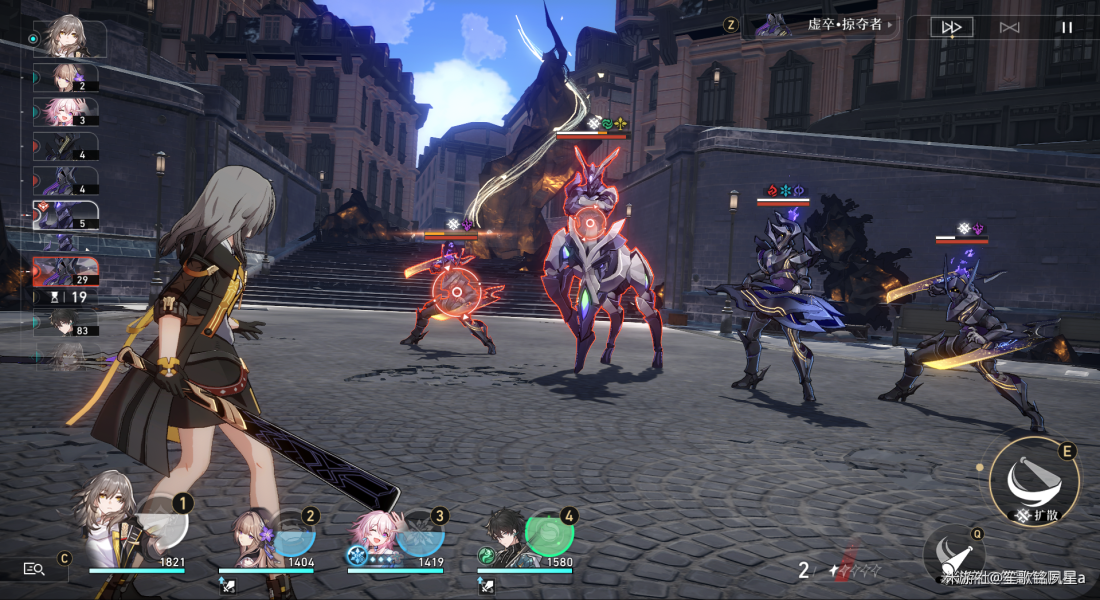This screenshot has width=1100, height=600.
Task: Open the battle details magnifier icon
Action: 35,569
